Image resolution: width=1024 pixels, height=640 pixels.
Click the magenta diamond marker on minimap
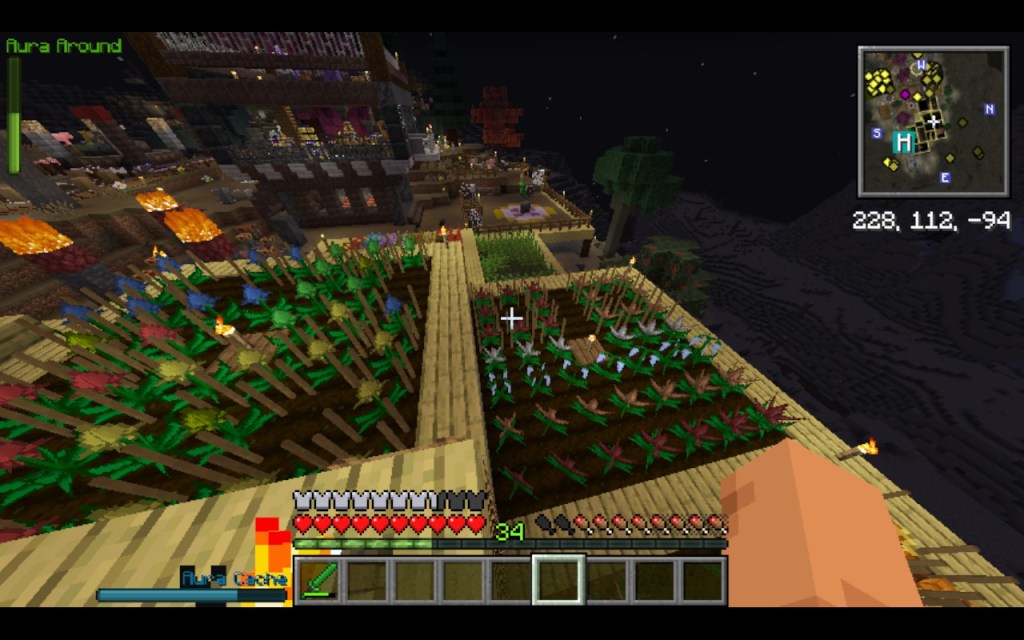coord(906,95)
